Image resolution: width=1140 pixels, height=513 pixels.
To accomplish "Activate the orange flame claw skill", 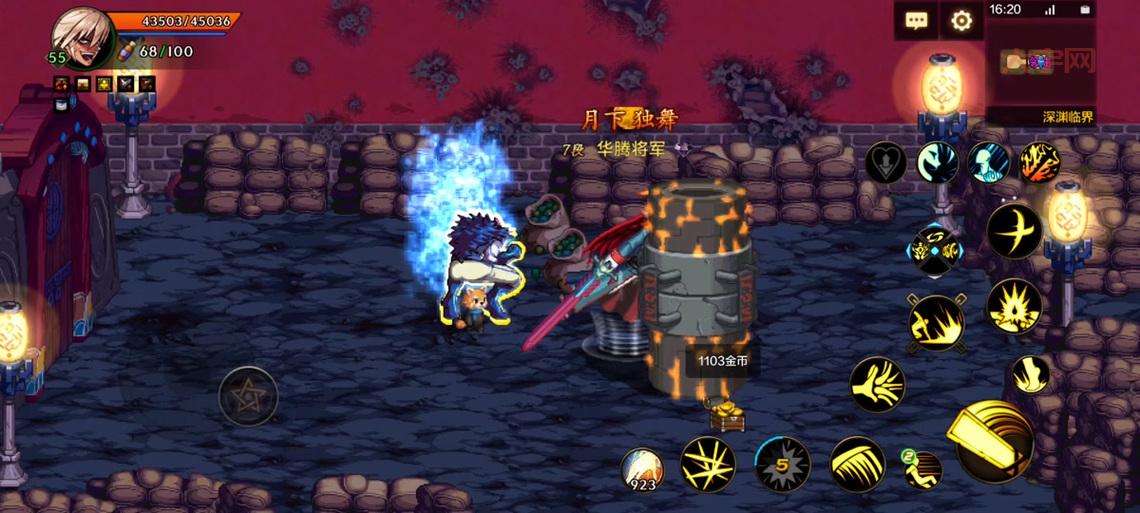I will pos(1039,162).
